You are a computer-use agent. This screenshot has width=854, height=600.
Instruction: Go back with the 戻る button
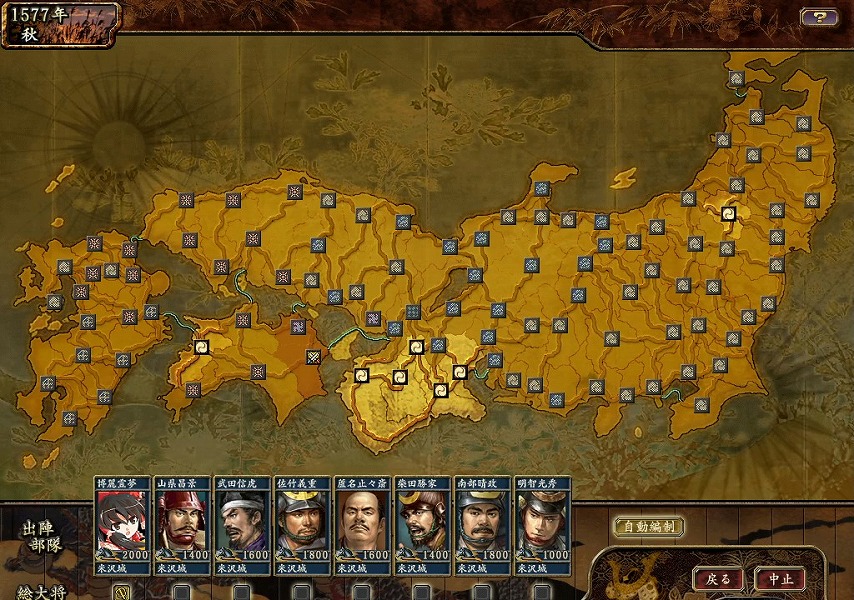pos(719,579)
